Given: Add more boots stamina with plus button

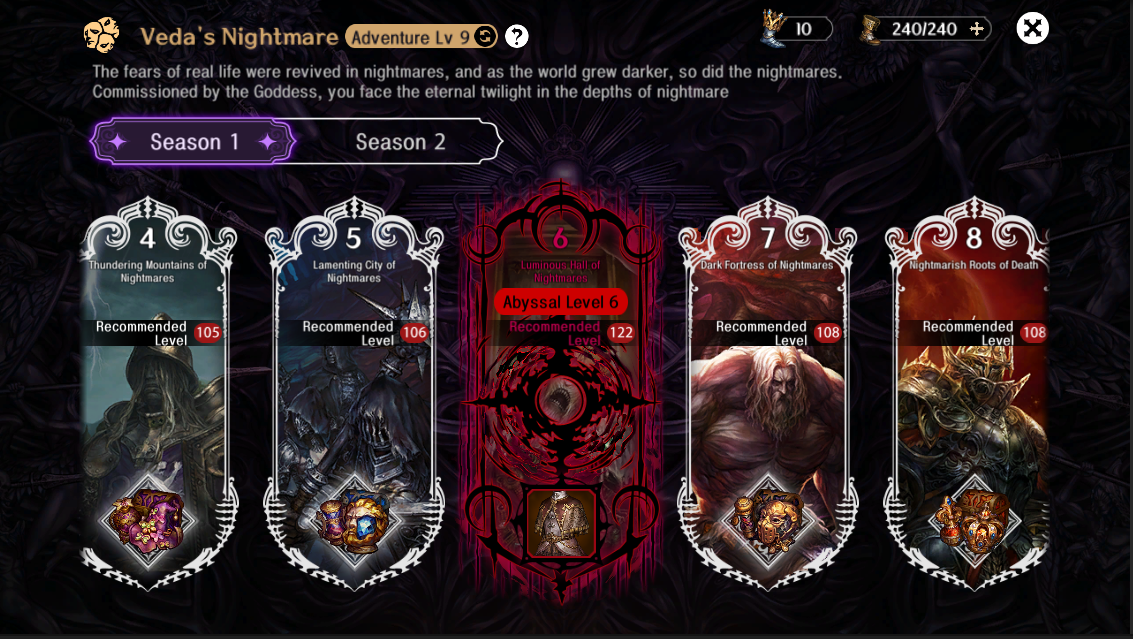Looking at the screenshot, I should click(977, 29).
